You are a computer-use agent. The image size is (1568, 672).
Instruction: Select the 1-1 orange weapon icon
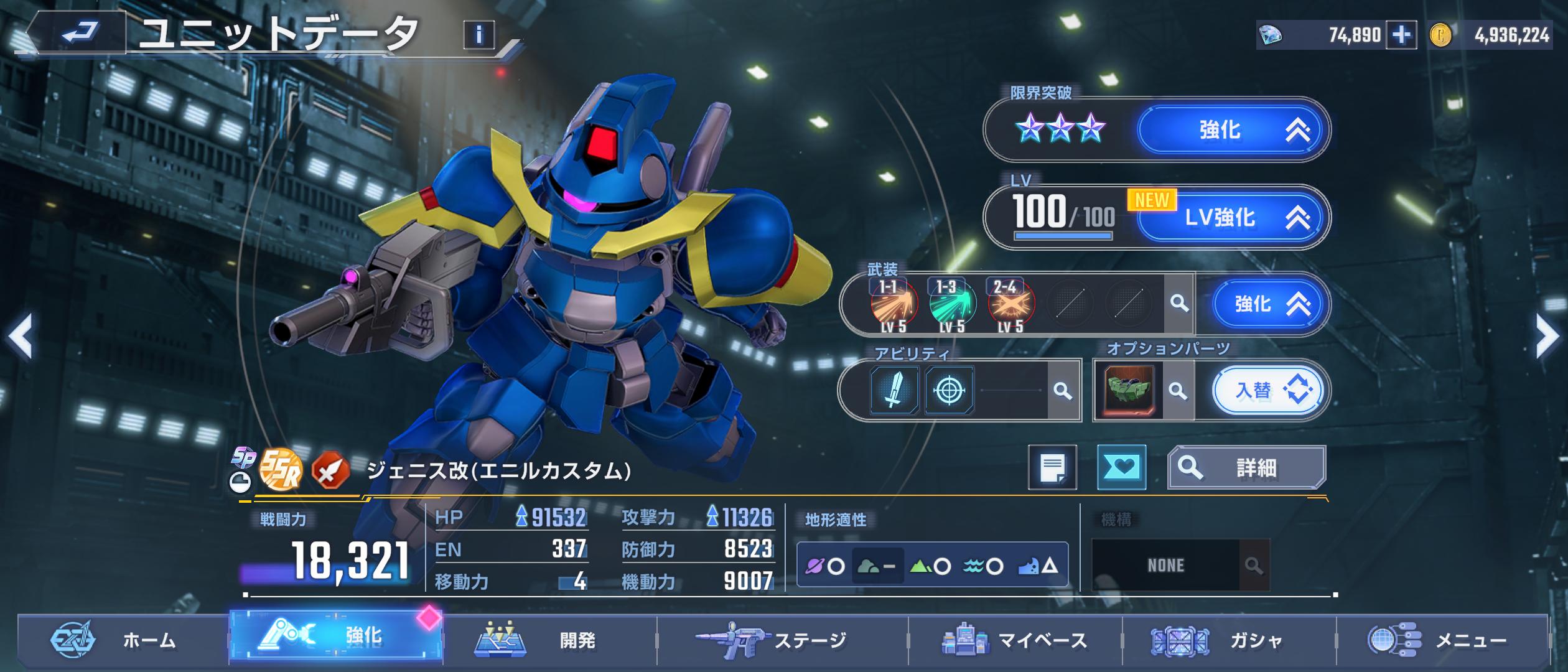pos(893,305)
